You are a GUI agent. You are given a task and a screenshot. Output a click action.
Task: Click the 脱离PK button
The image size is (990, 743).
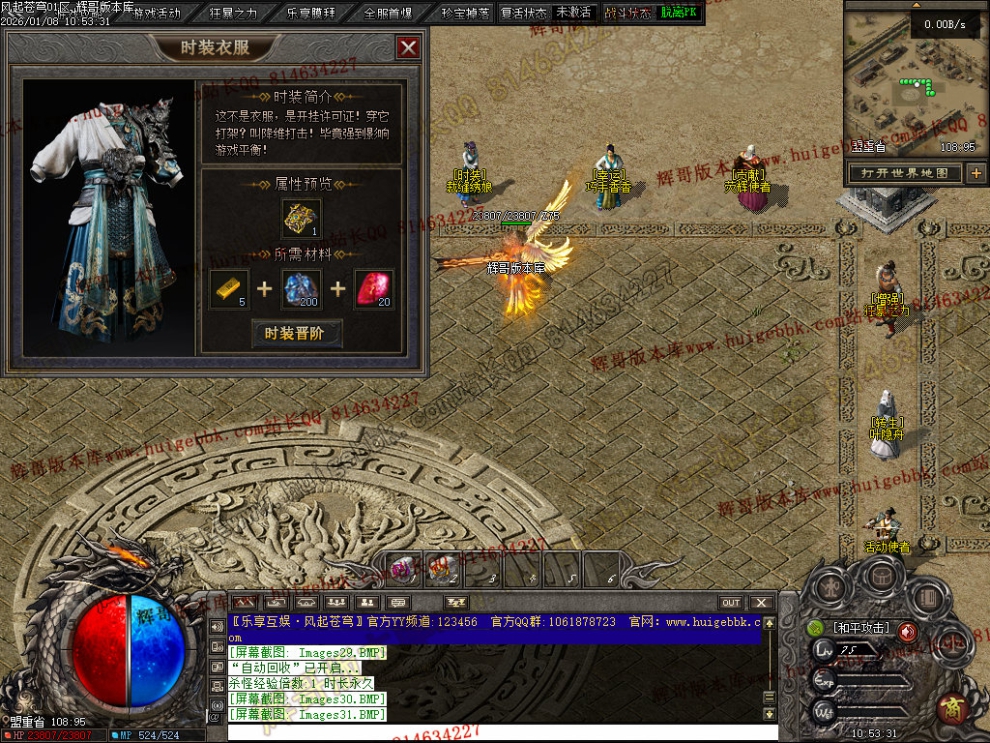coord(679,13)
